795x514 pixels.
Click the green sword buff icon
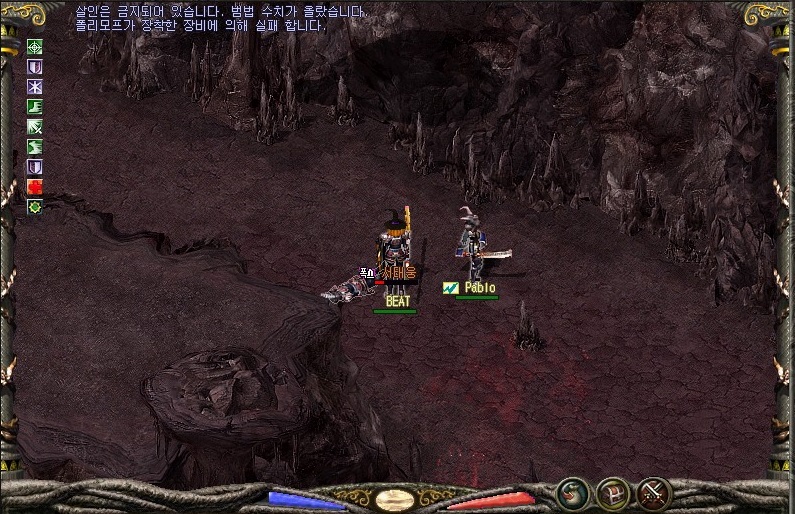click(35, 126)
